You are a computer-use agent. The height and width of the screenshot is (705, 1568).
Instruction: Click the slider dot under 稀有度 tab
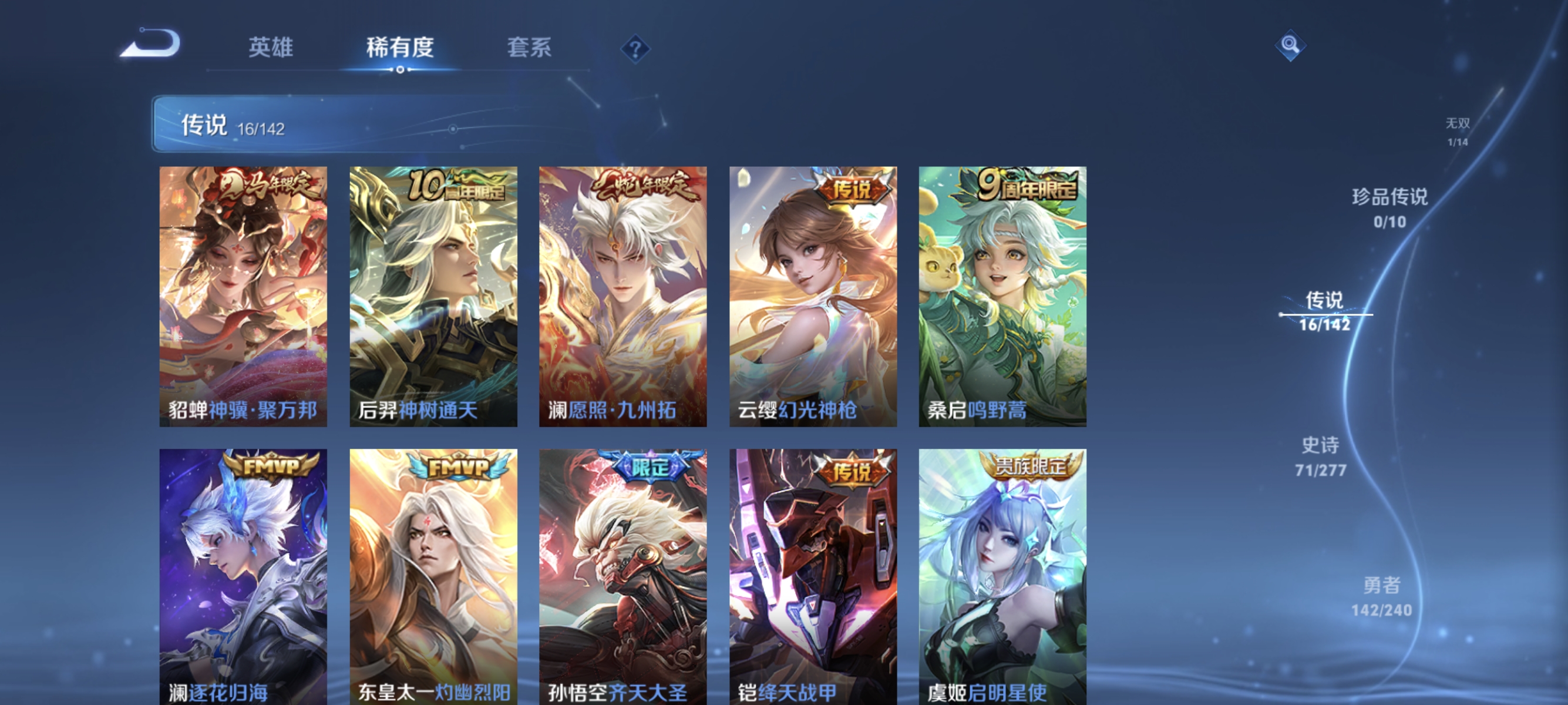click(x=400, y=69)
